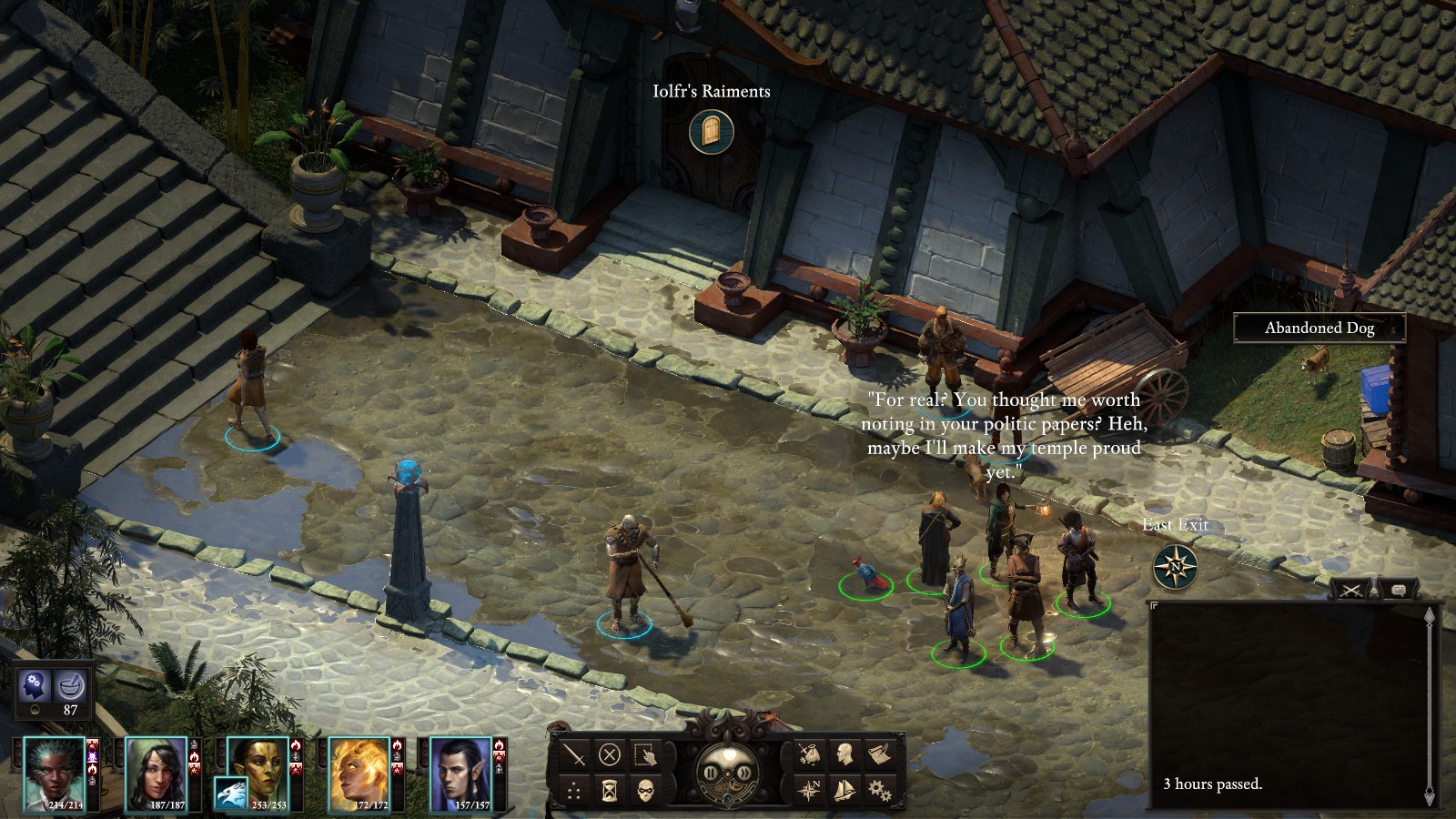Click the circled X cancel action button

pyautogui.click(x=610, y=754)
